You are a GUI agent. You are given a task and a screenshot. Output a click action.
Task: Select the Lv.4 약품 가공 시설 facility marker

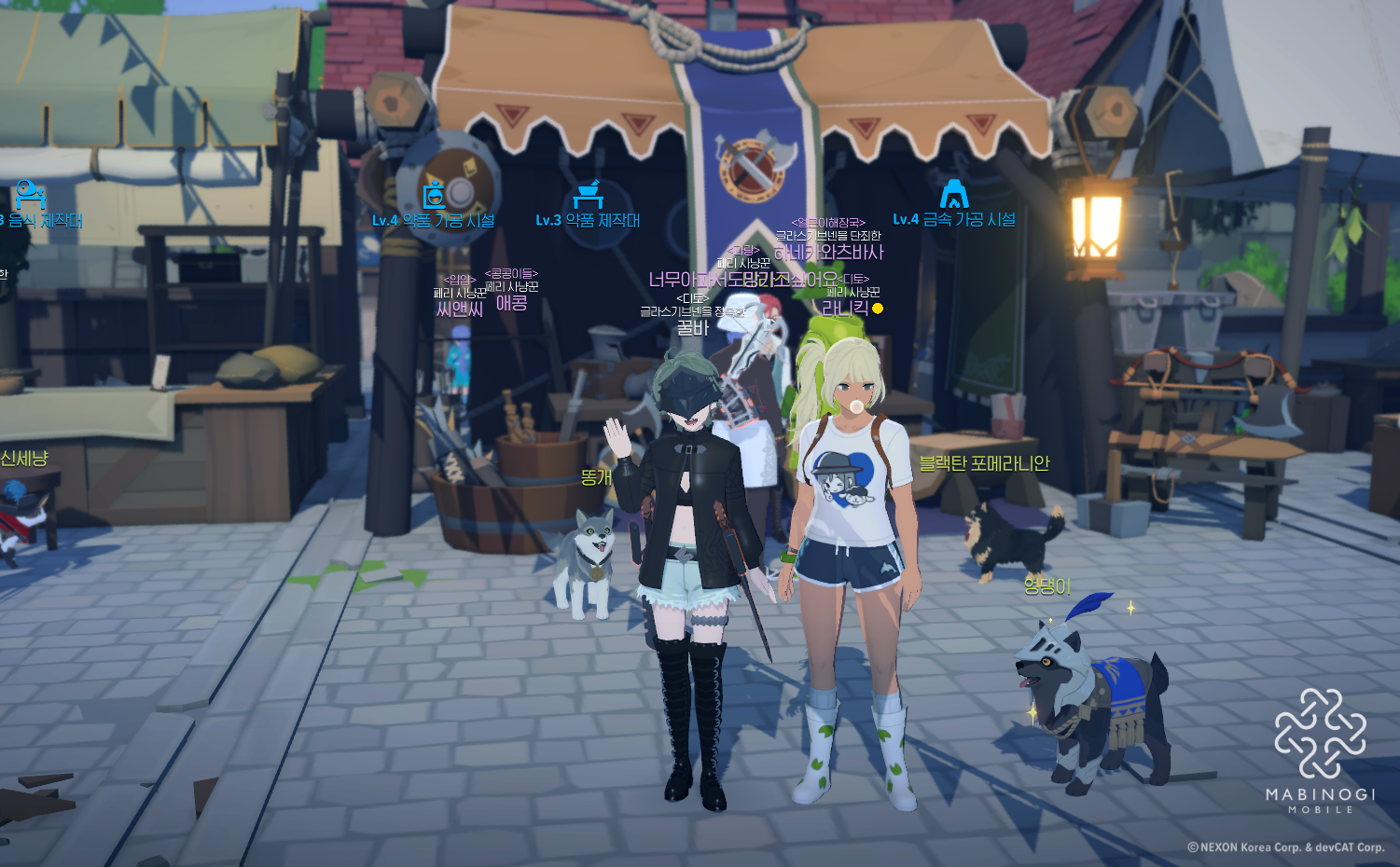click(434, 197)
